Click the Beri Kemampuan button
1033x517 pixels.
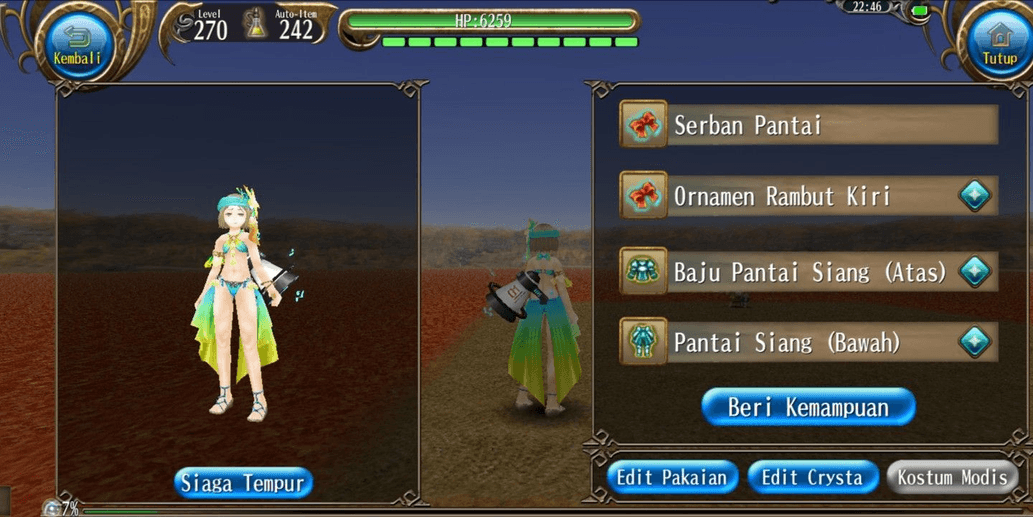click(808, 407)
